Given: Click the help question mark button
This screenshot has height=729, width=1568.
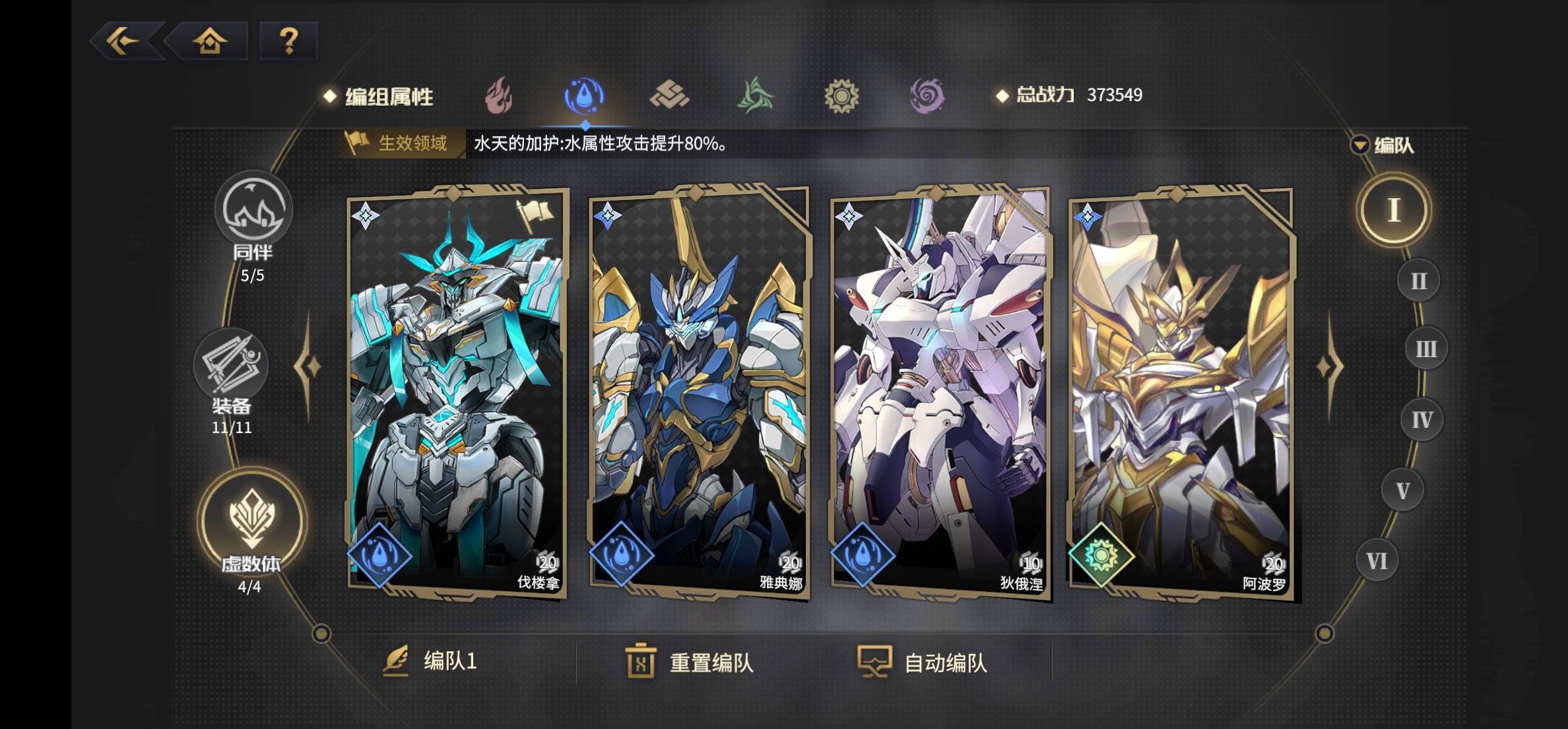Looking at the screenshot, I should coord(286,42).
